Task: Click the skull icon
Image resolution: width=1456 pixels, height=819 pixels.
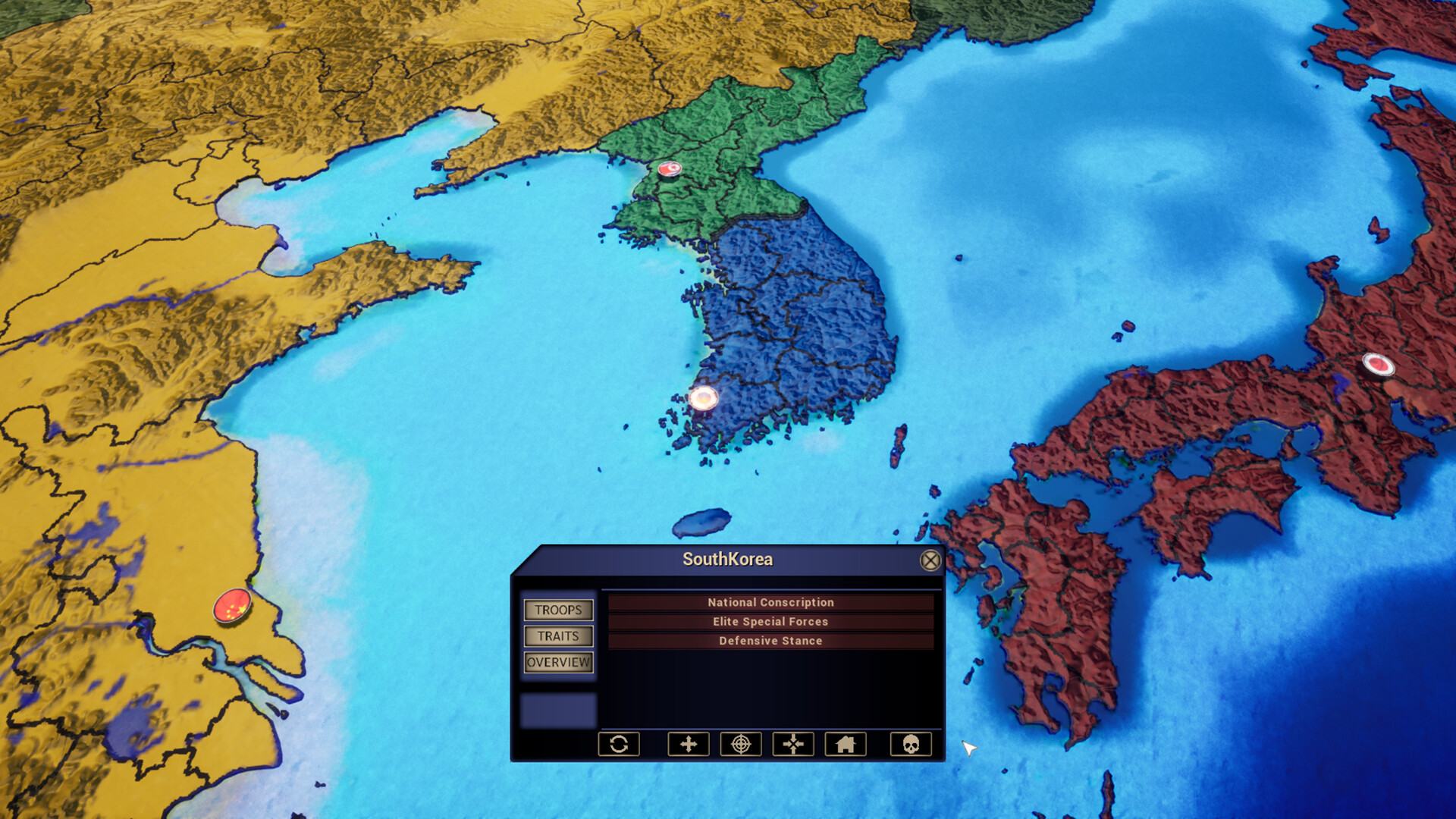Action: click(911, 745)
